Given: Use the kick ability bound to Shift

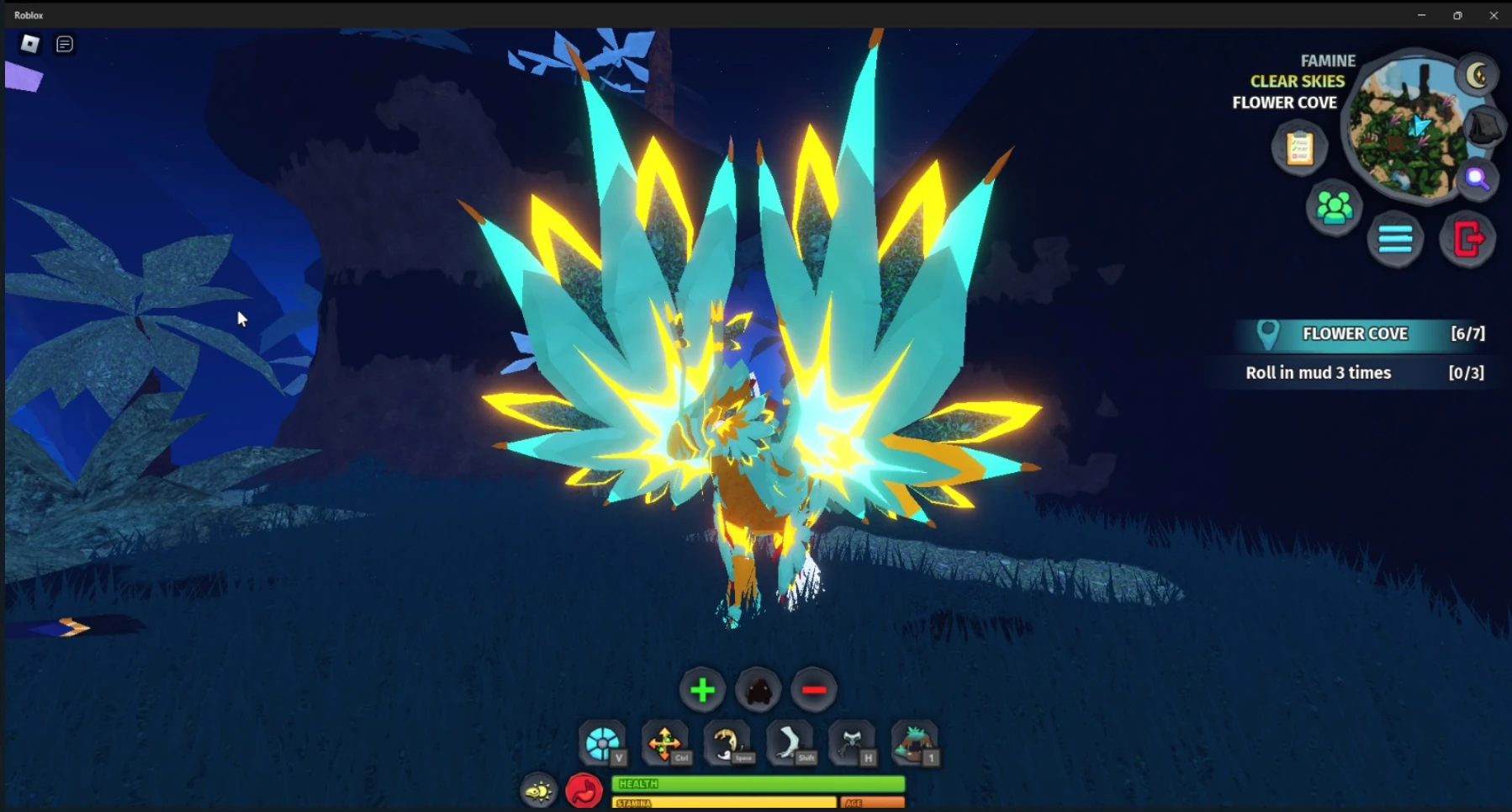Looking at the screenshot, I should pos(790,744).
